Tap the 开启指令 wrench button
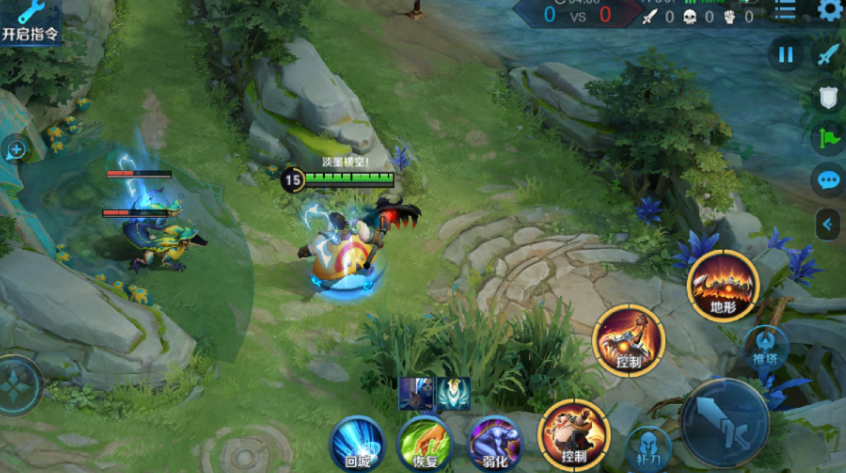Viewport: 846px width, 473px height. [x=30, y=21]
